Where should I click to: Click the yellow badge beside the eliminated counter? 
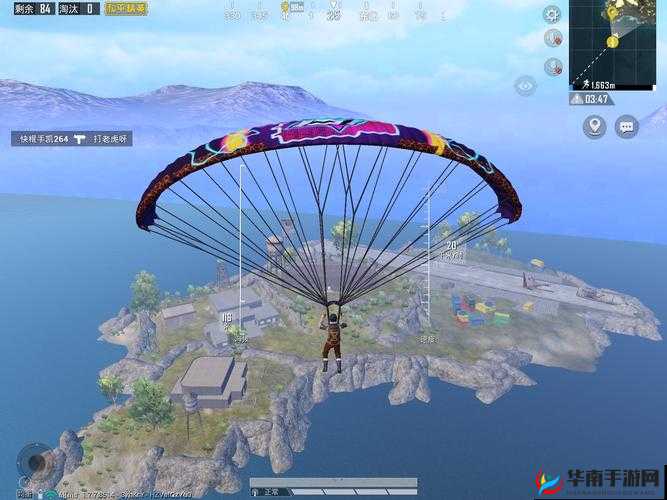coord(127,8)
